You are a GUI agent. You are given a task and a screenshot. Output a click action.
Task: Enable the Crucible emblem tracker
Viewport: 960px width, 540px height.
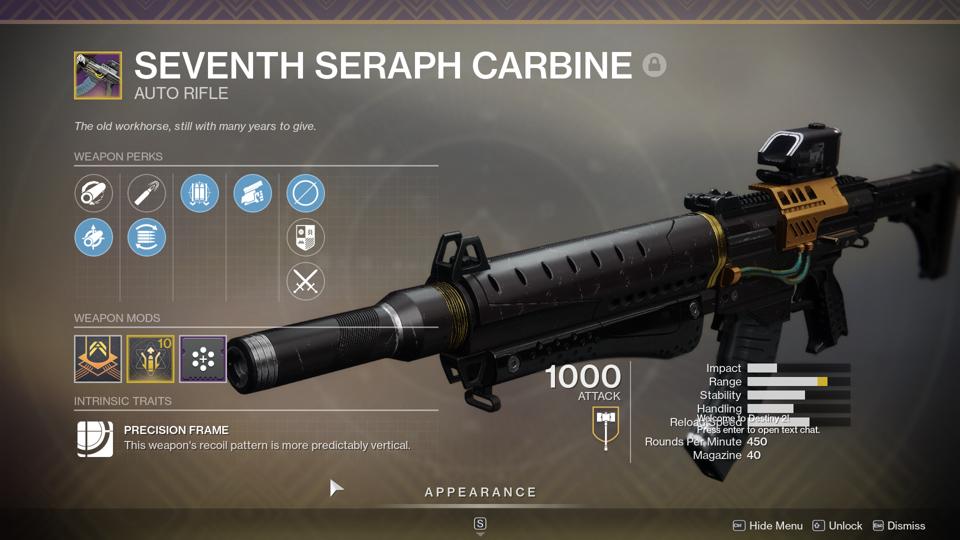click(x=305, y=238)
